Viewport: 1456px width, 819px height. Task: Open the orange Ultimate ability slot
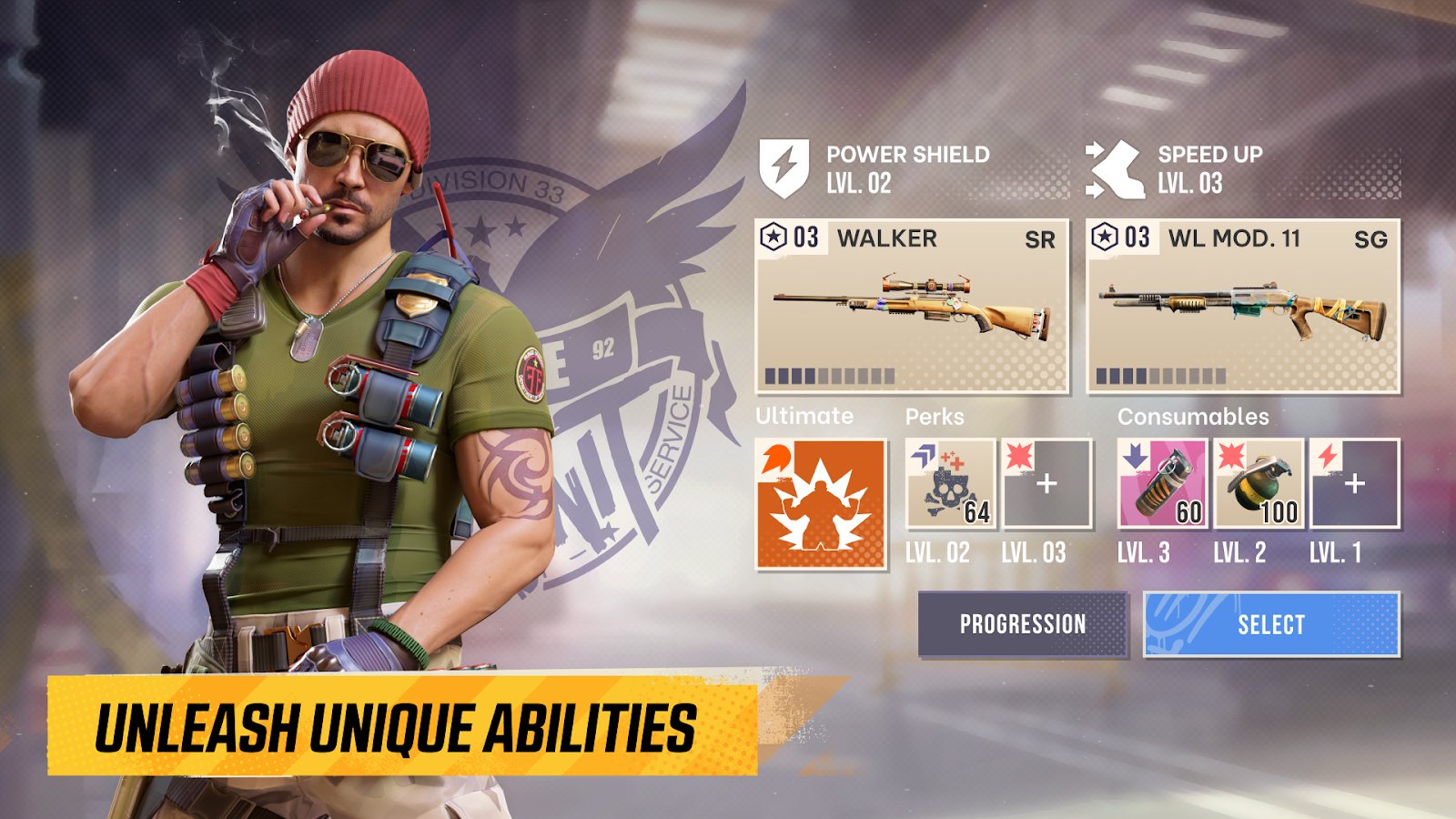point(821,504)
